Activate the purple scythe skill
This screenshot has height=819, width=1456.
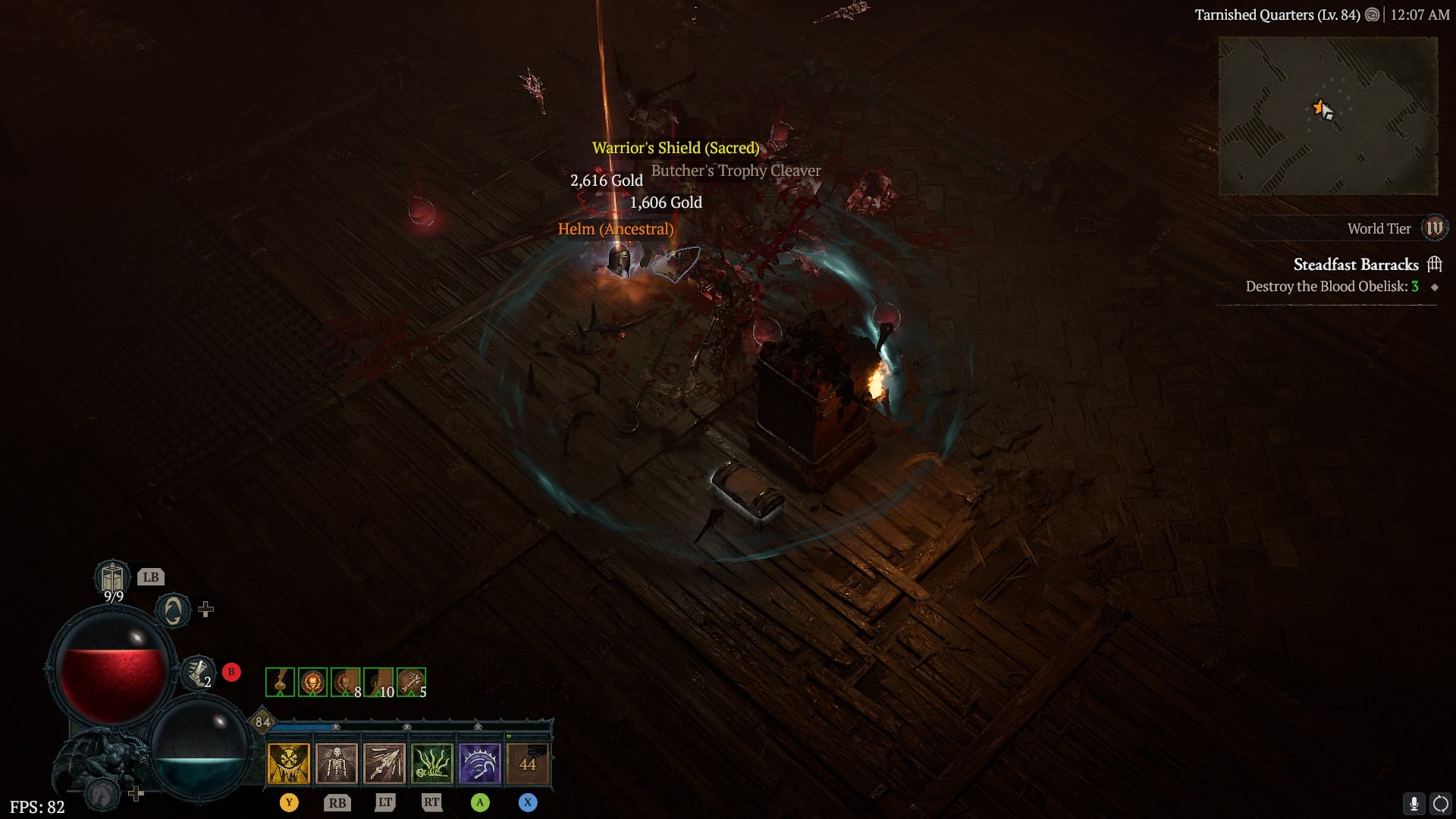480,763
